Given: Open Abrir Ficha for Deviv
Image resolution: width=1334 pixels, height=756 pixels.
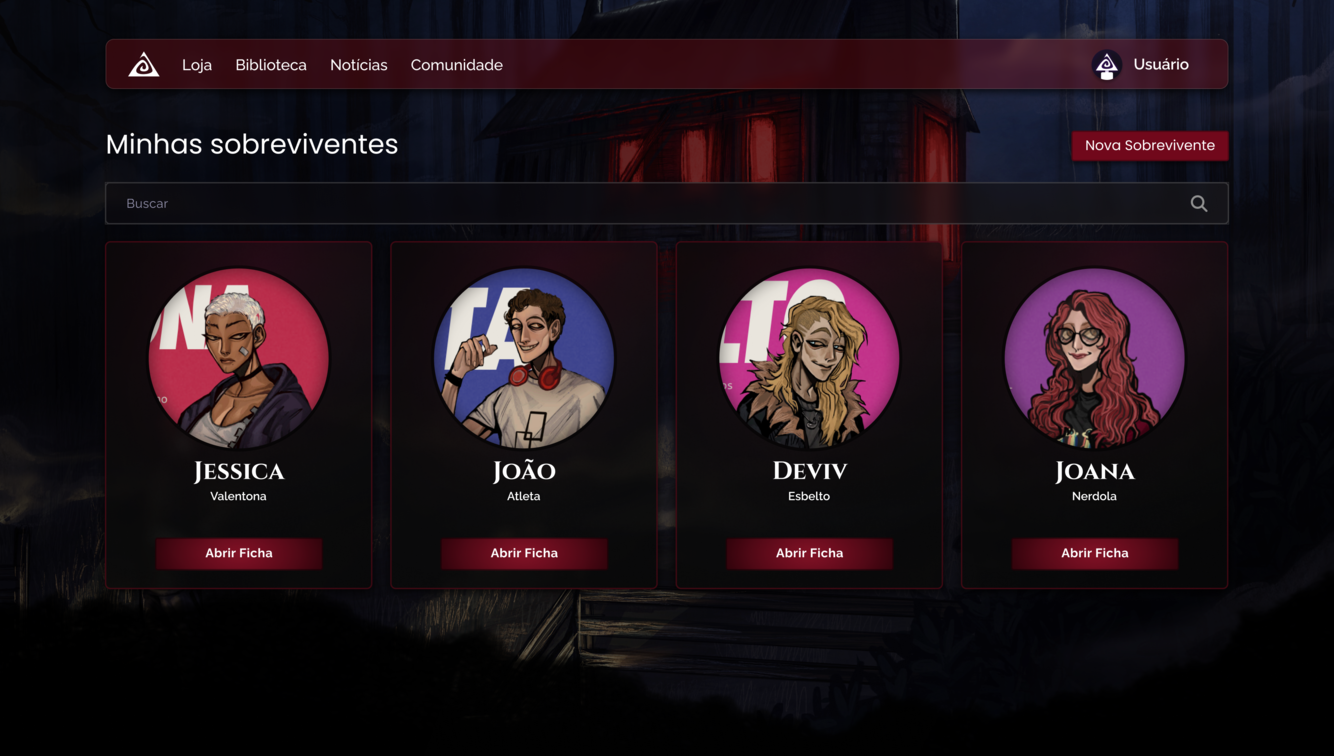Looking at the screenshot, I should point(809,553).
